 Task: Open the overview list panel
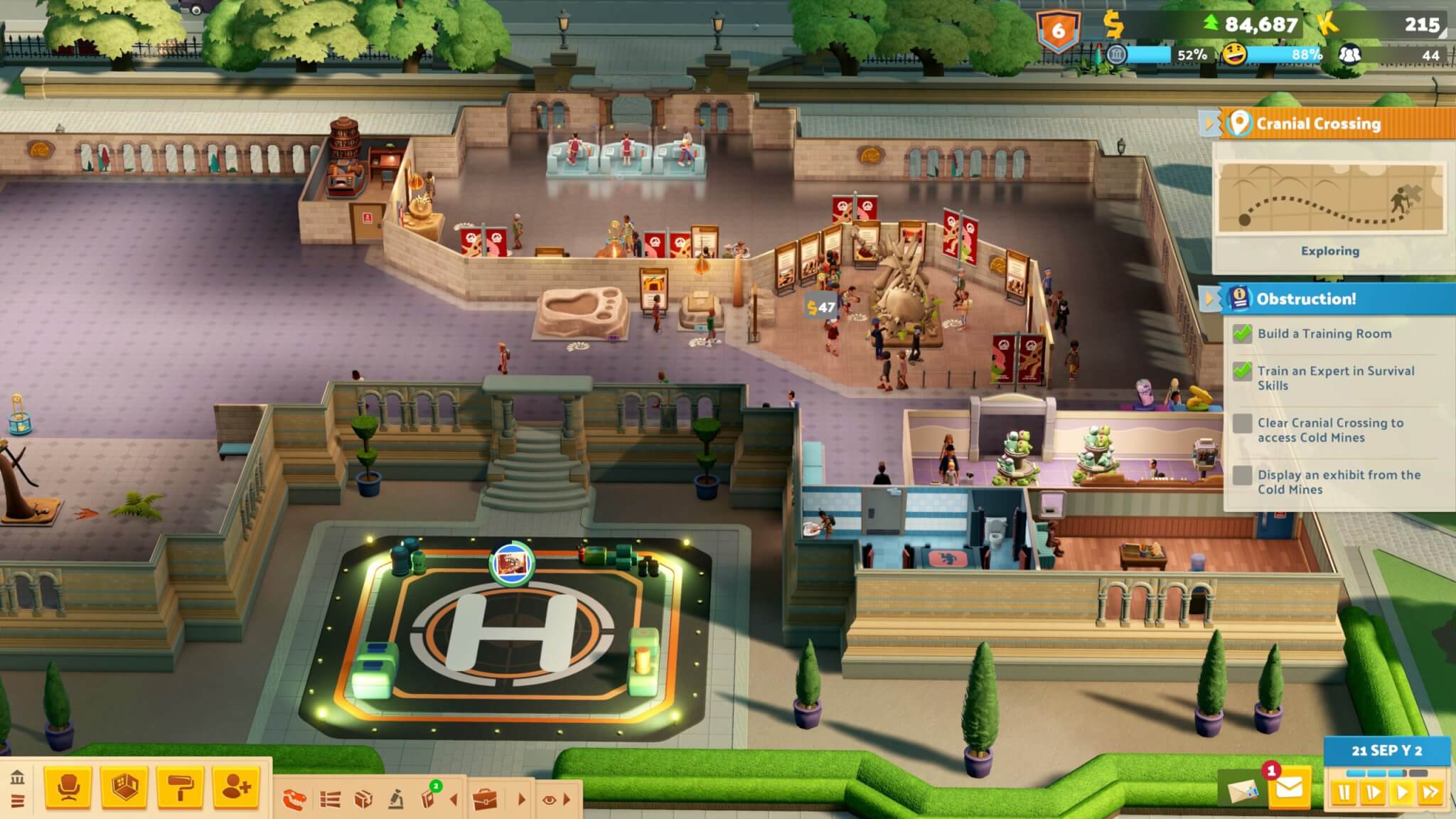click(x=330, y=800)
